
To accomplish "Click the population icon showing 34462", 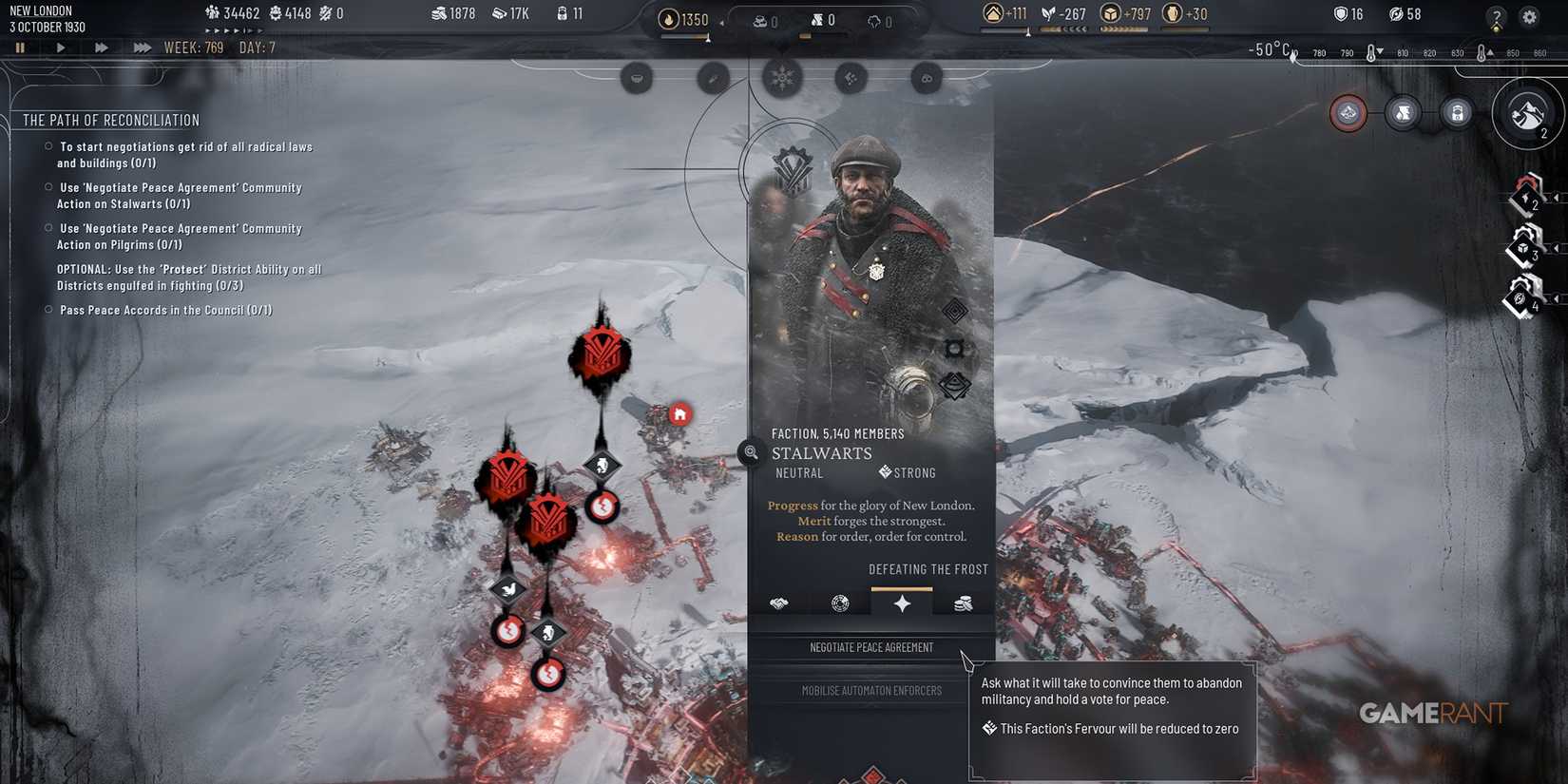I will click(210, 12).
